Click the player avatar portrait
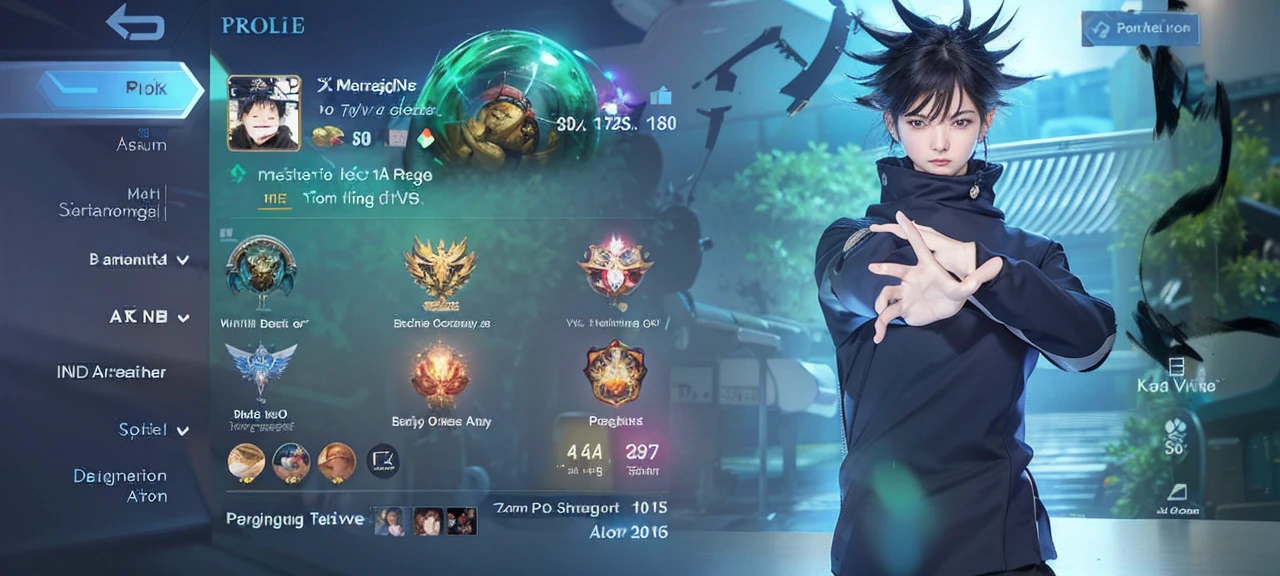This screenshot has height=576, width=1280. (x=264, y=112)
